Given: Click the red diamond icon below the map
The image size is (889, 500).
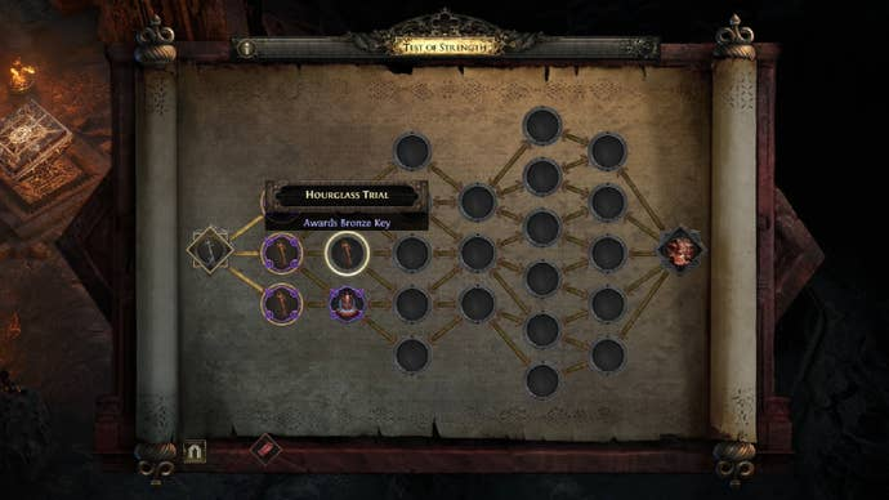Looking at the screenshot, I should tap(265, 449).
